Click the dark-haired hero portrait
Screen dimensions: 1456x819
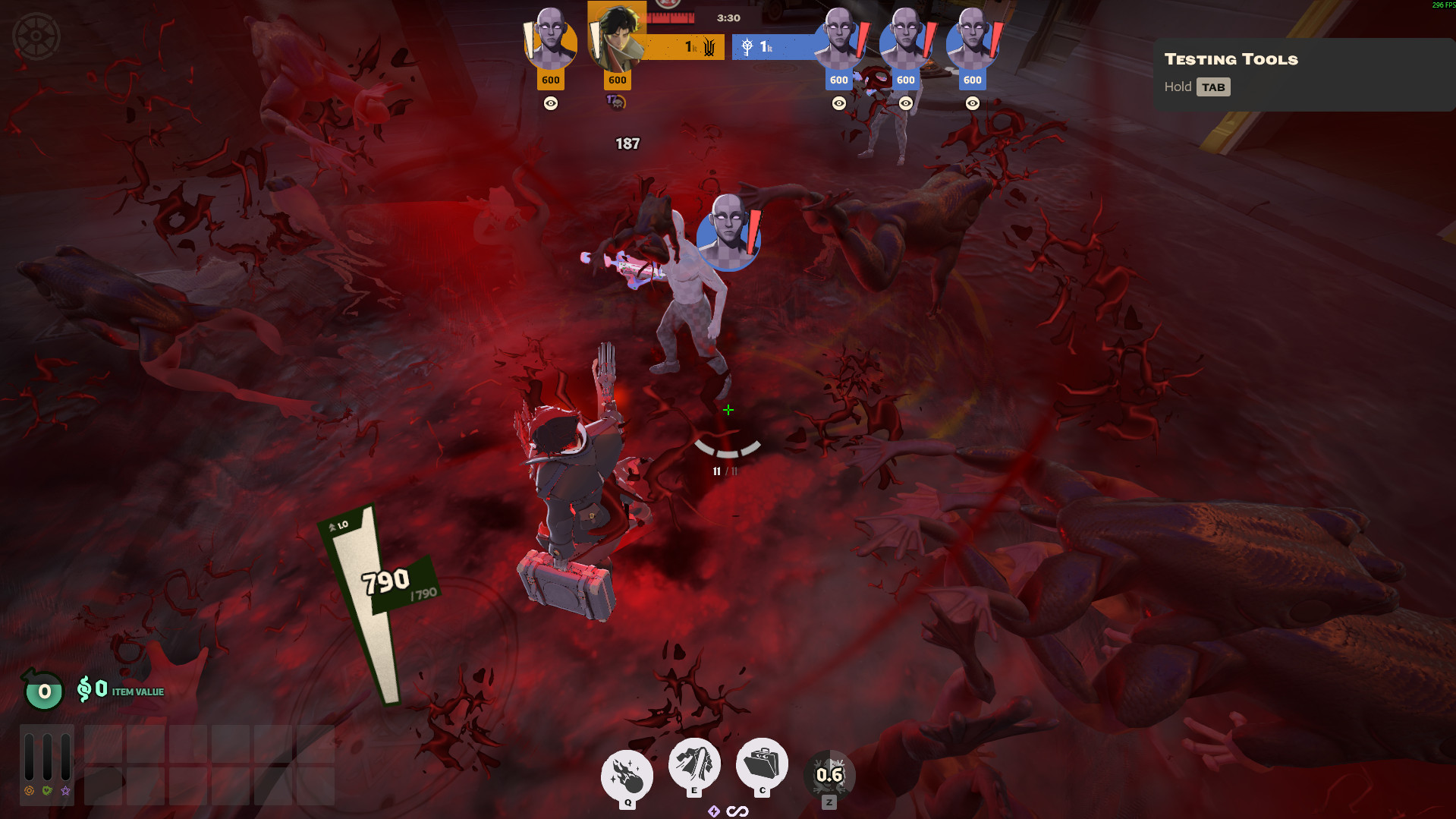point(618,38)
